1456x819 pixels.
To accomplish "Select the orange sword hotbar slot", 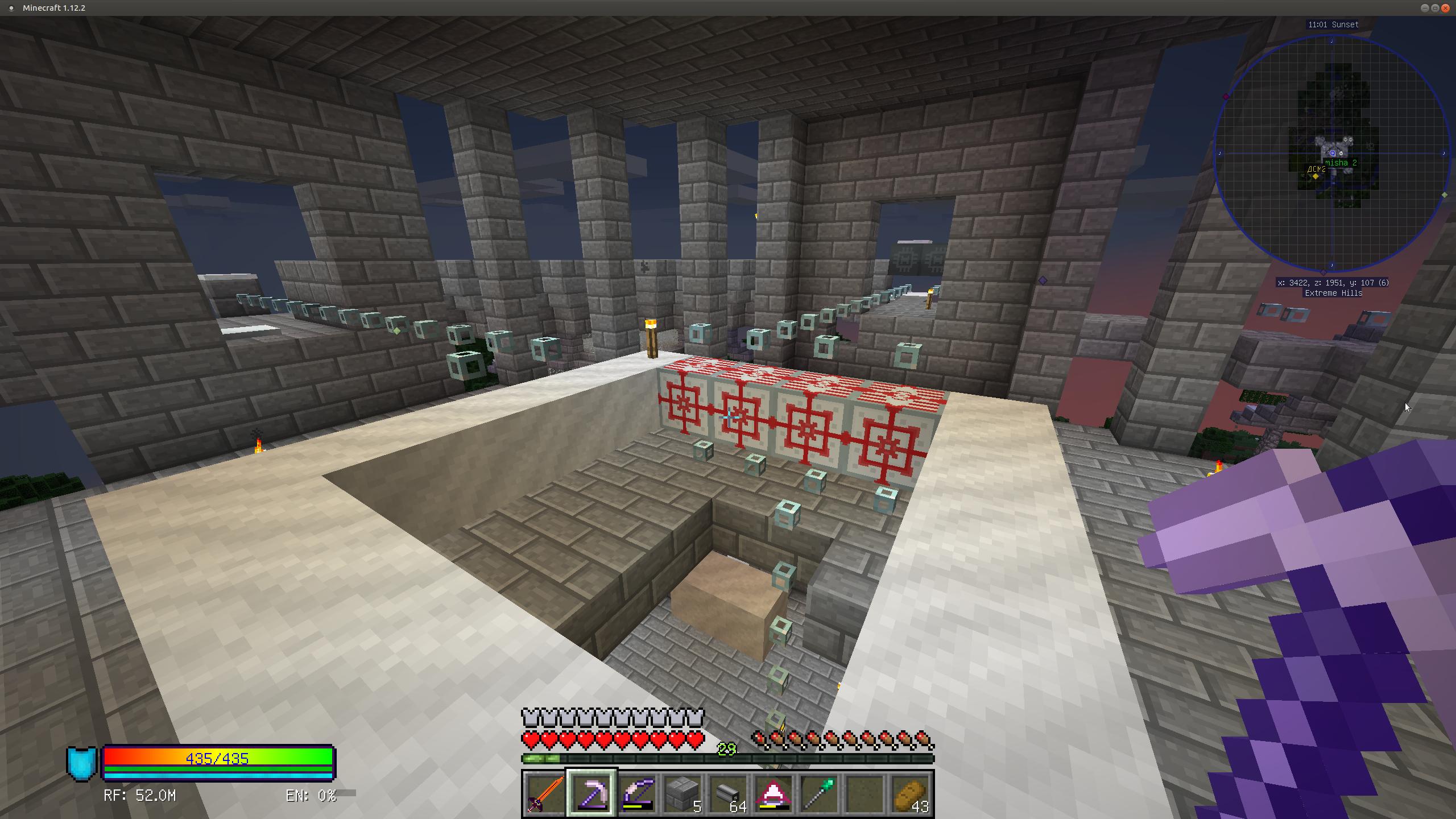I will 545,793.
